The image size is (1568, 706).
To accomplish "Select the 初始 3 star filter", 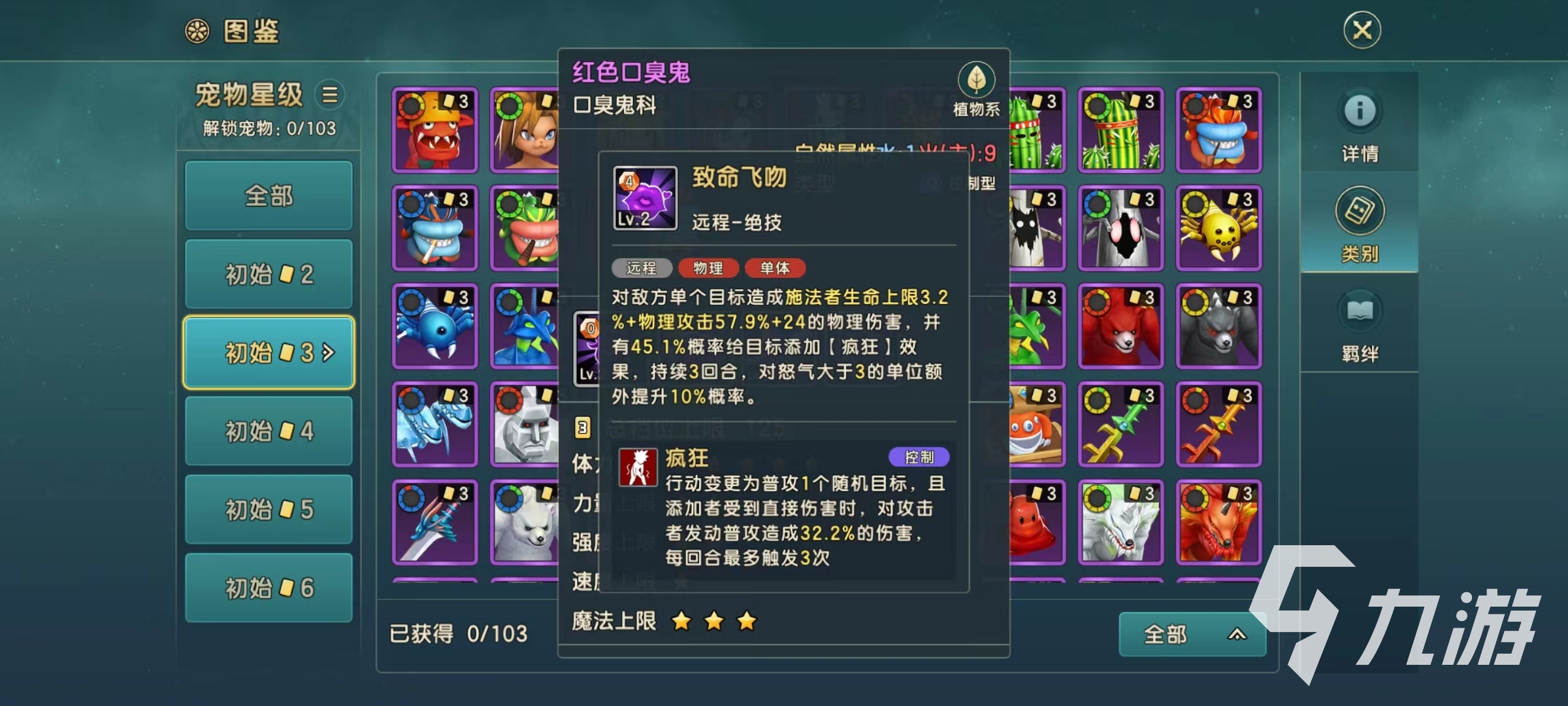I will coord(269,352).
